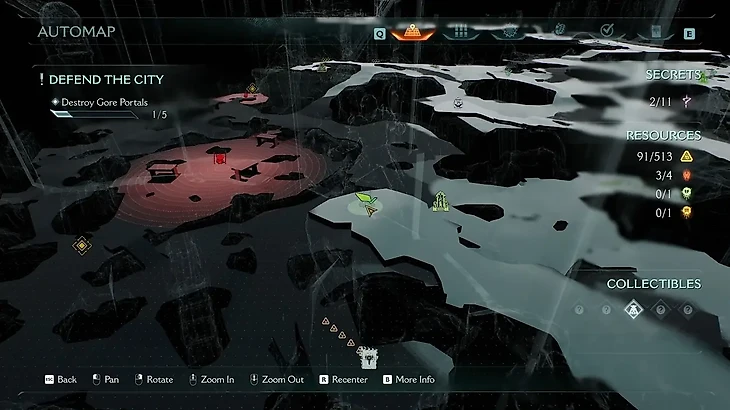This screenshot has height=410, width=730.
Task: Click the Zoom In control
Action: click(x=210, y=380)
